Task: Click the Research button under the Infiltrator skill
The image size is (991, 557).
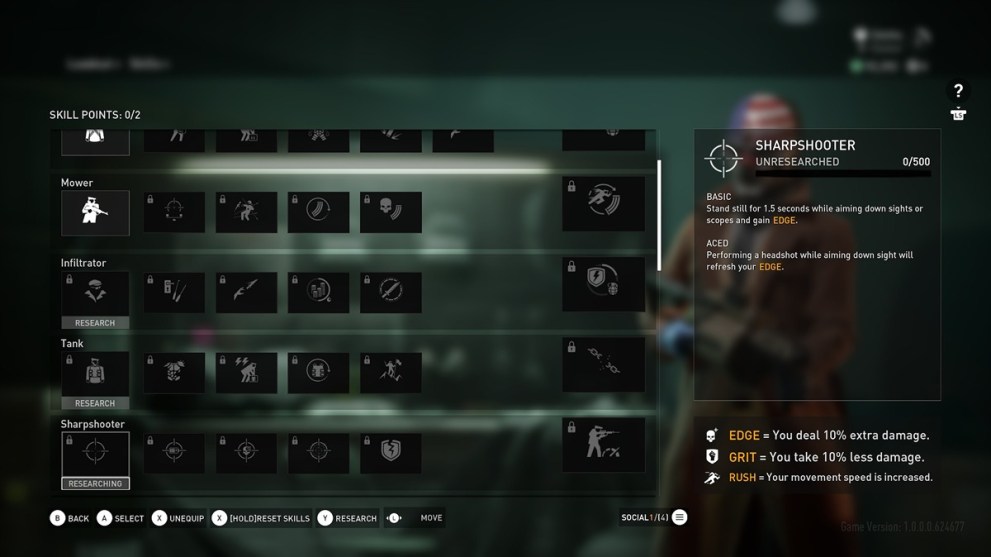Action: click(95, 323)
